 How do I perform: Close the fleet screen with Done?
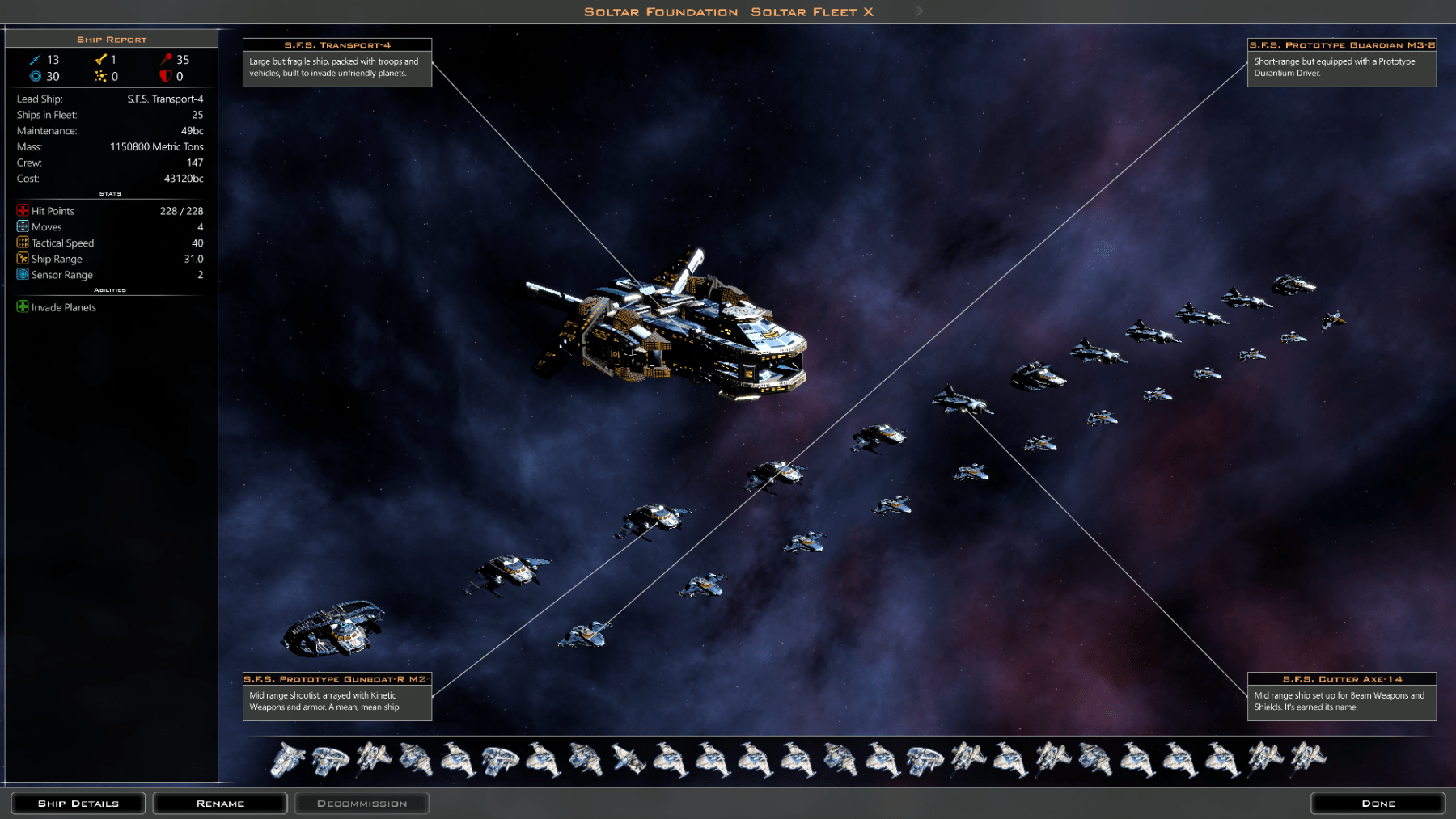(1378, 803)
